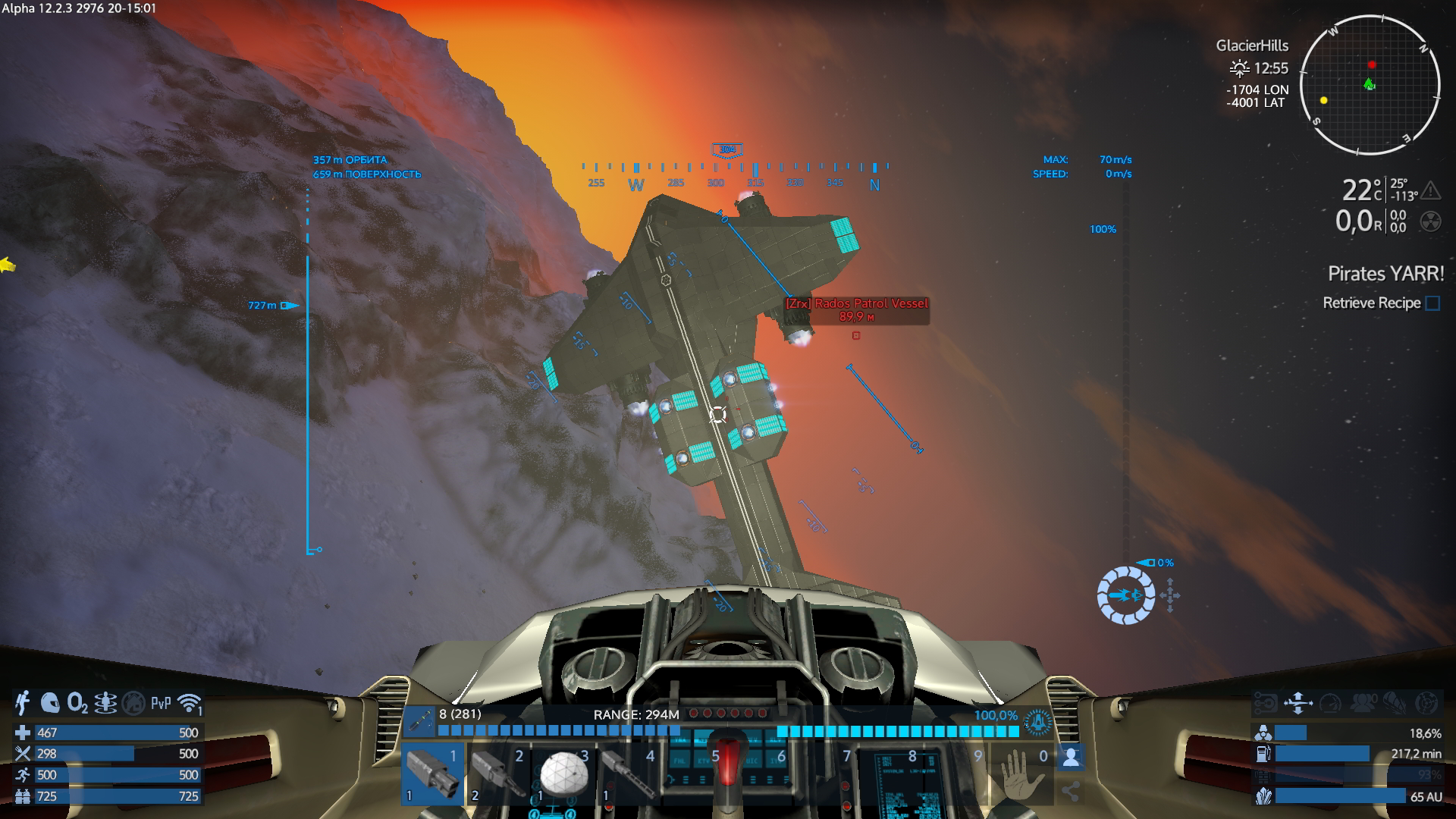Click the share icon below profile icon
This screenshot has height=819, width=1456.
point(1070,792)
